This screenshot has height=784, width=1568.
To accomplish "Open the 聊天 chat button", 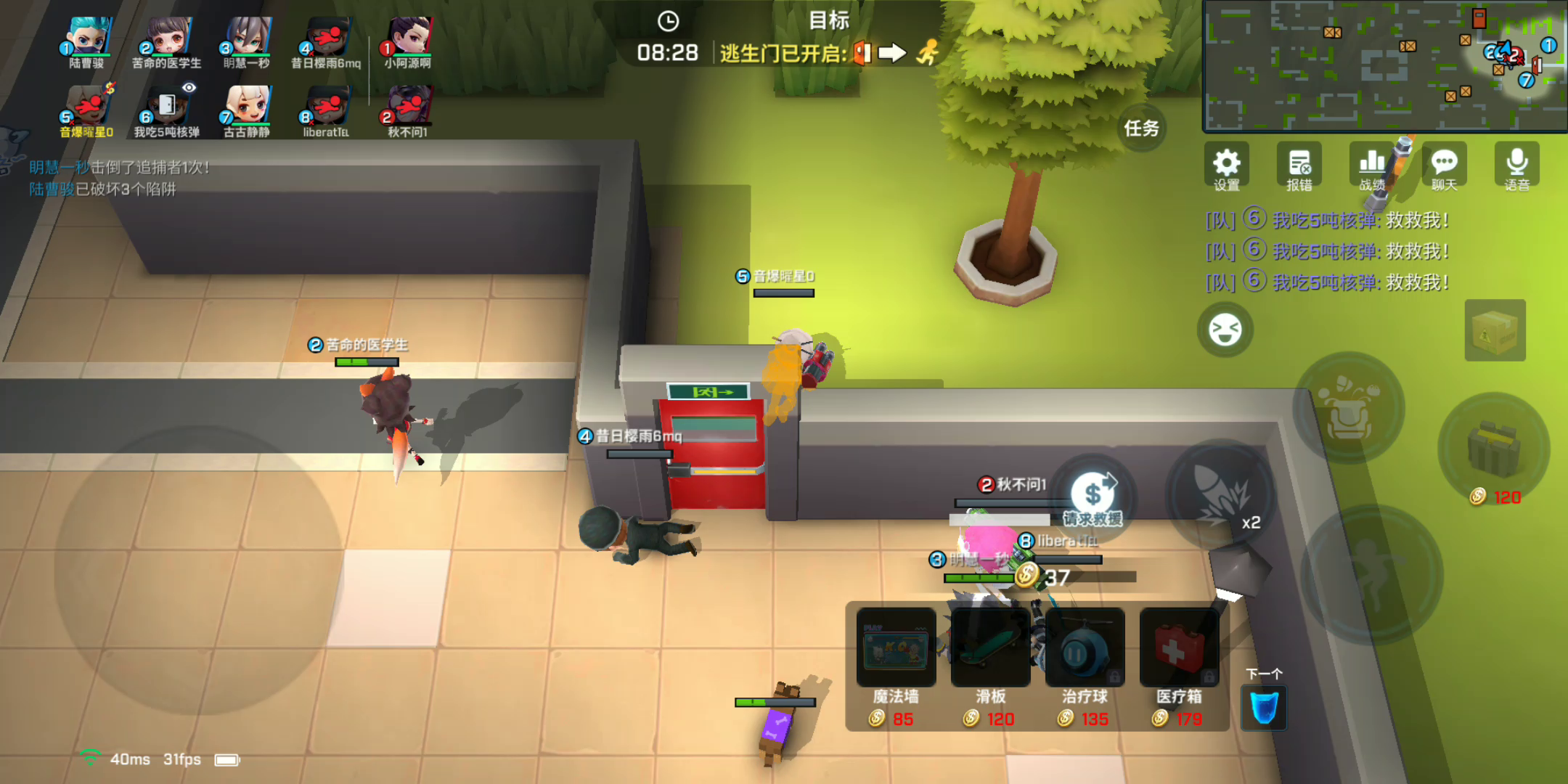I will pos(1444,166).
